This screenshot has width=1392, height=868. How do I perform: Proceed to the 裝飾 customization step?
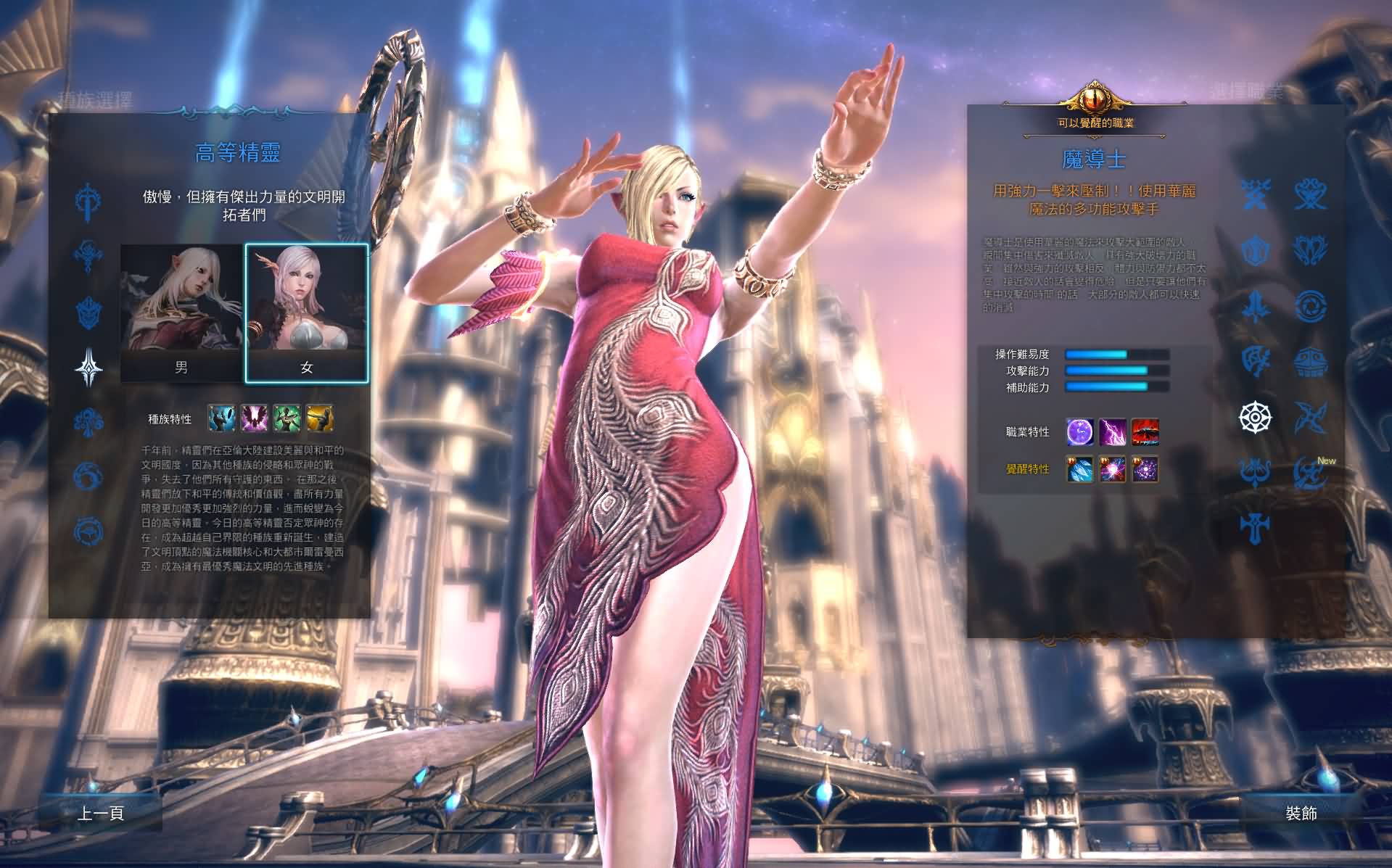point(1301,813)
